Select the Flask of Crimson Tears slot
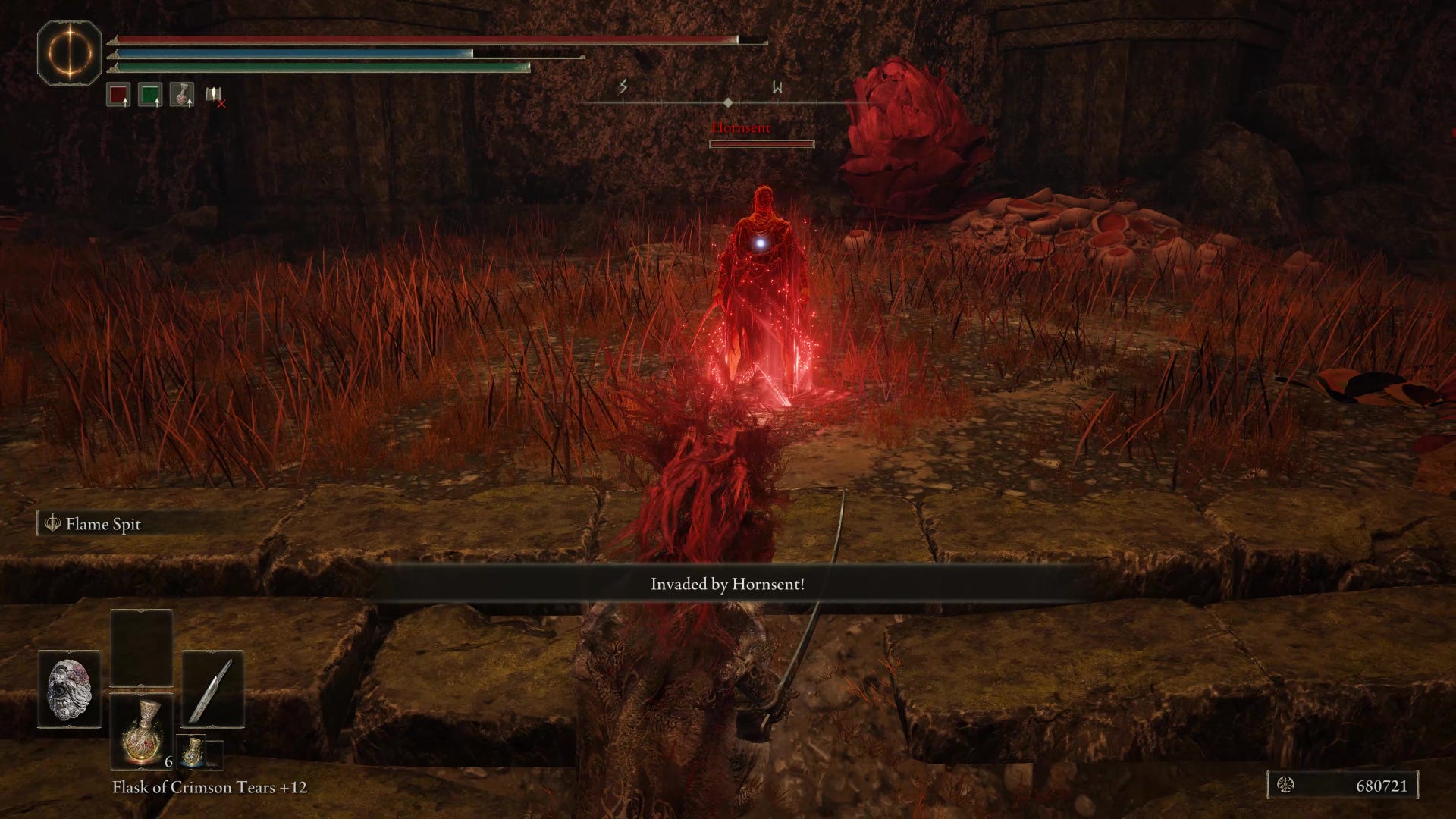 (142, 731)
